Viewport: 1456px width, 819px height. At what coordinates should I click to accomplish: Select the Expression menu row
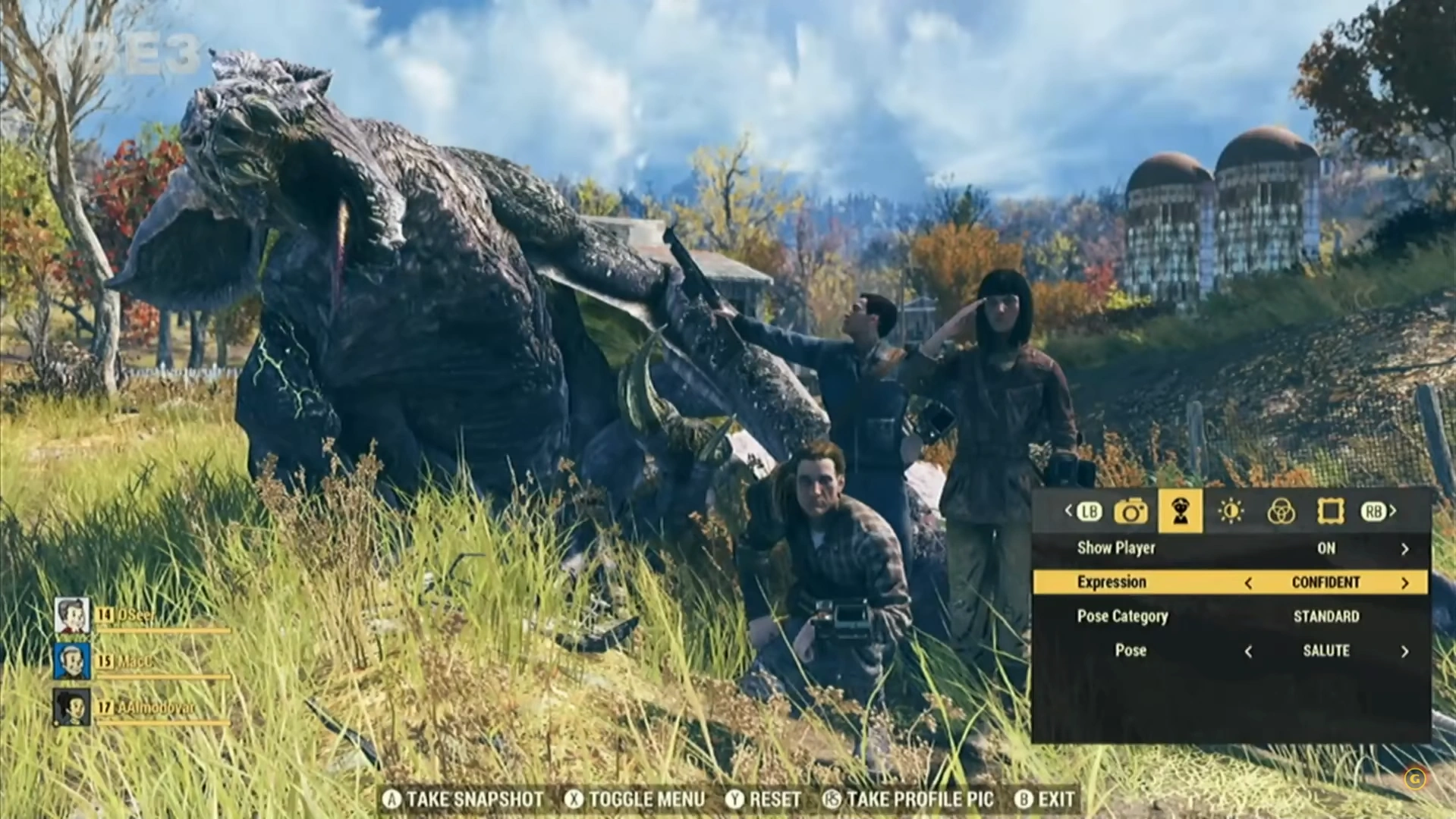1112,582
